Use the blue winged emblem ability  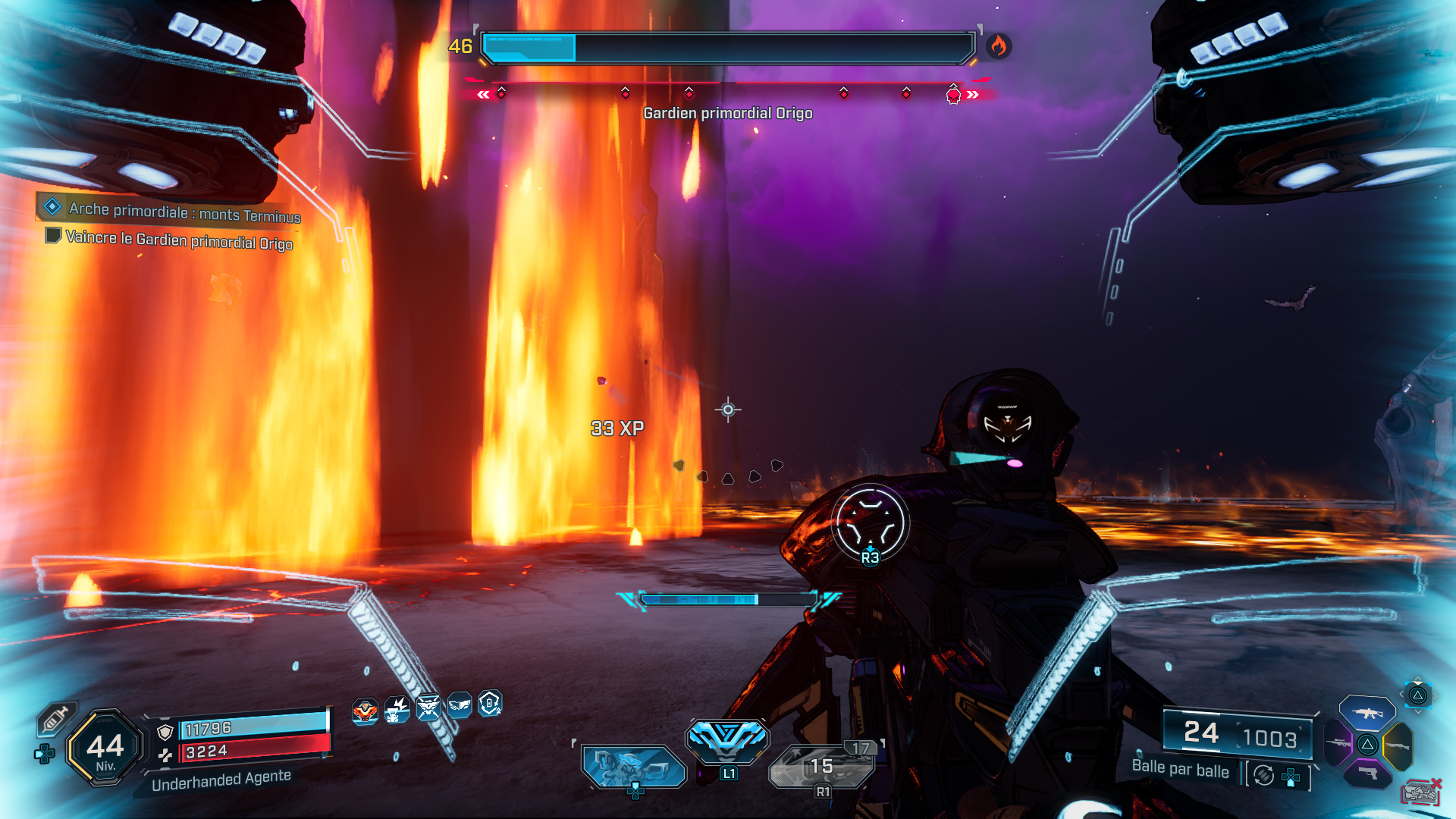[727, 739]
